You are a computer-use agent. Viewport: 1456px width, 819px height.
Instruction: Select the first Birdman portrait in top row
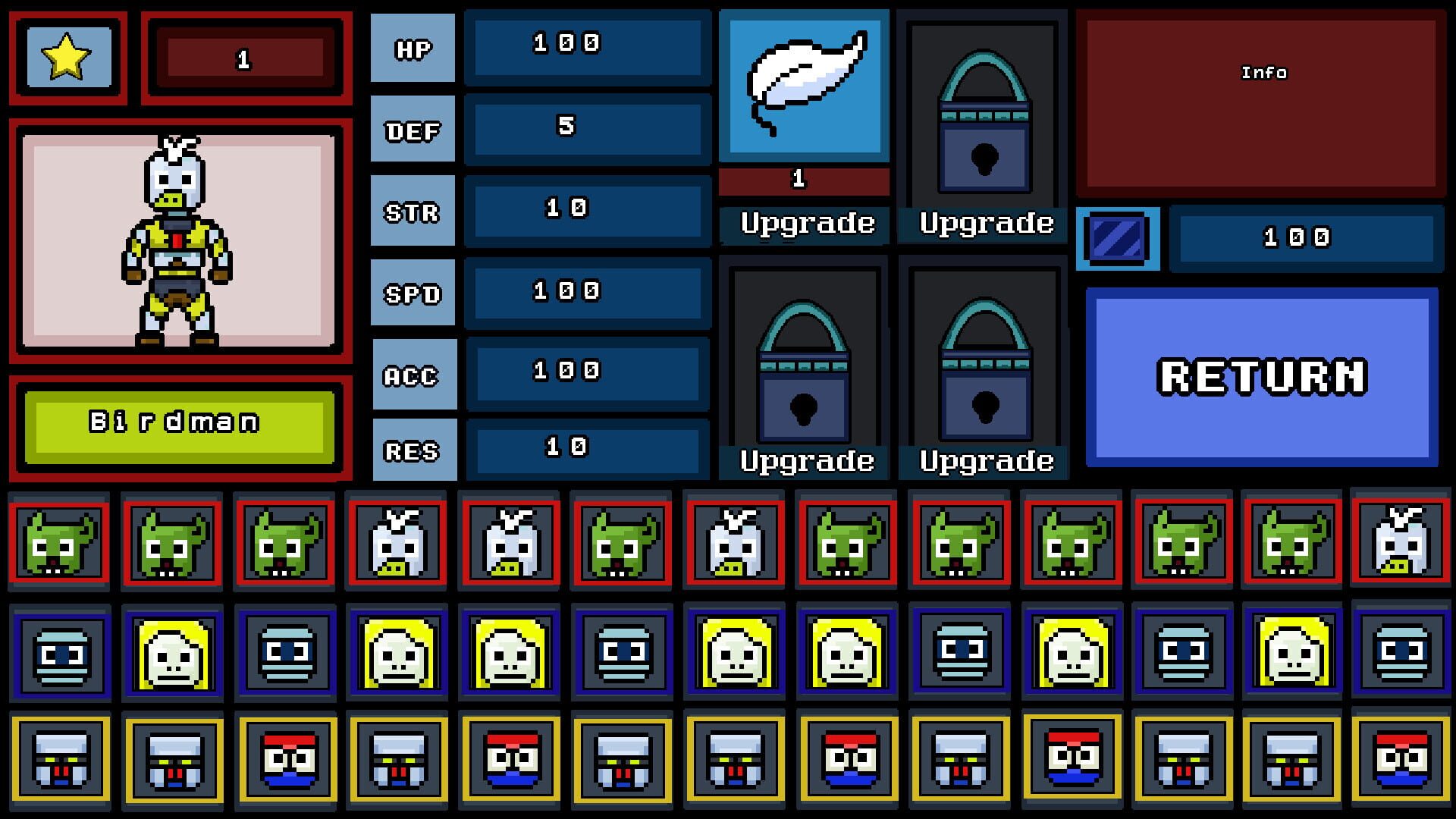[x=397, y=543]
